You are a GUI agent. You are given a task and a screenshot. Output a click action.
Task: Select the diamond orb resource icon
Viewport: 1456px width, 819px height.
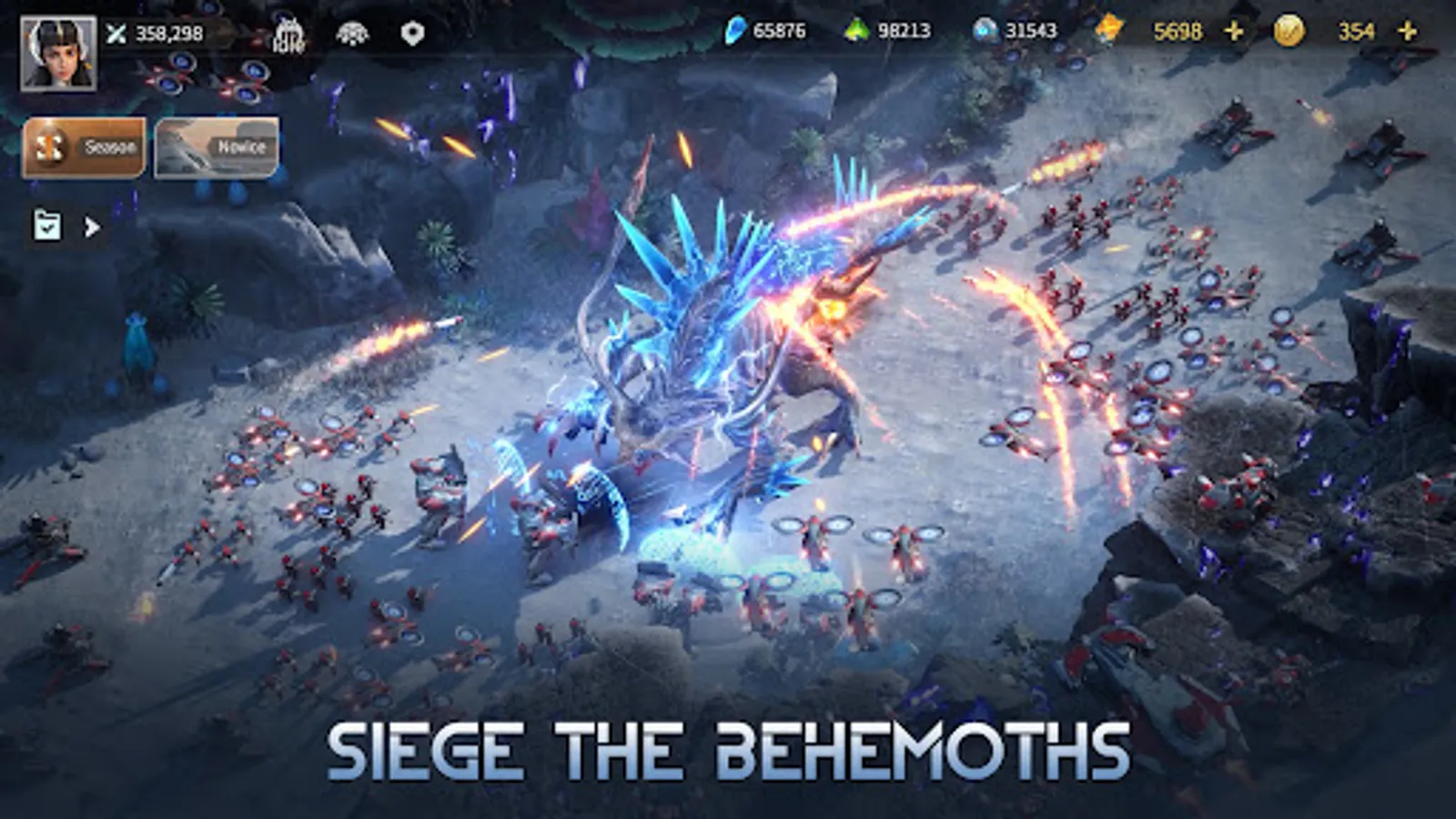(x=985, y=32)
